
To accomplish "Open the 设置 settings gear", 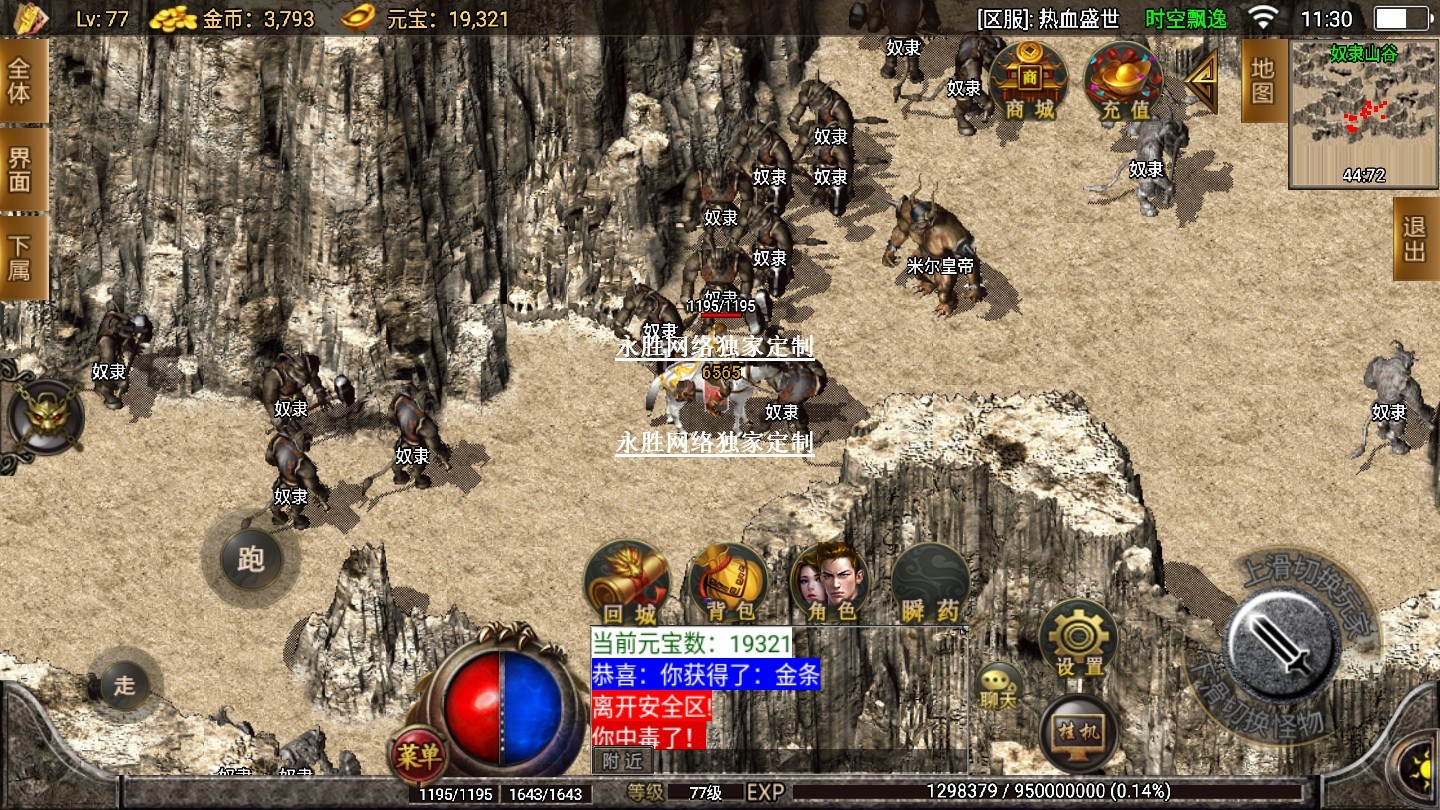I will pyautogui.click(x=1079, y=640).
